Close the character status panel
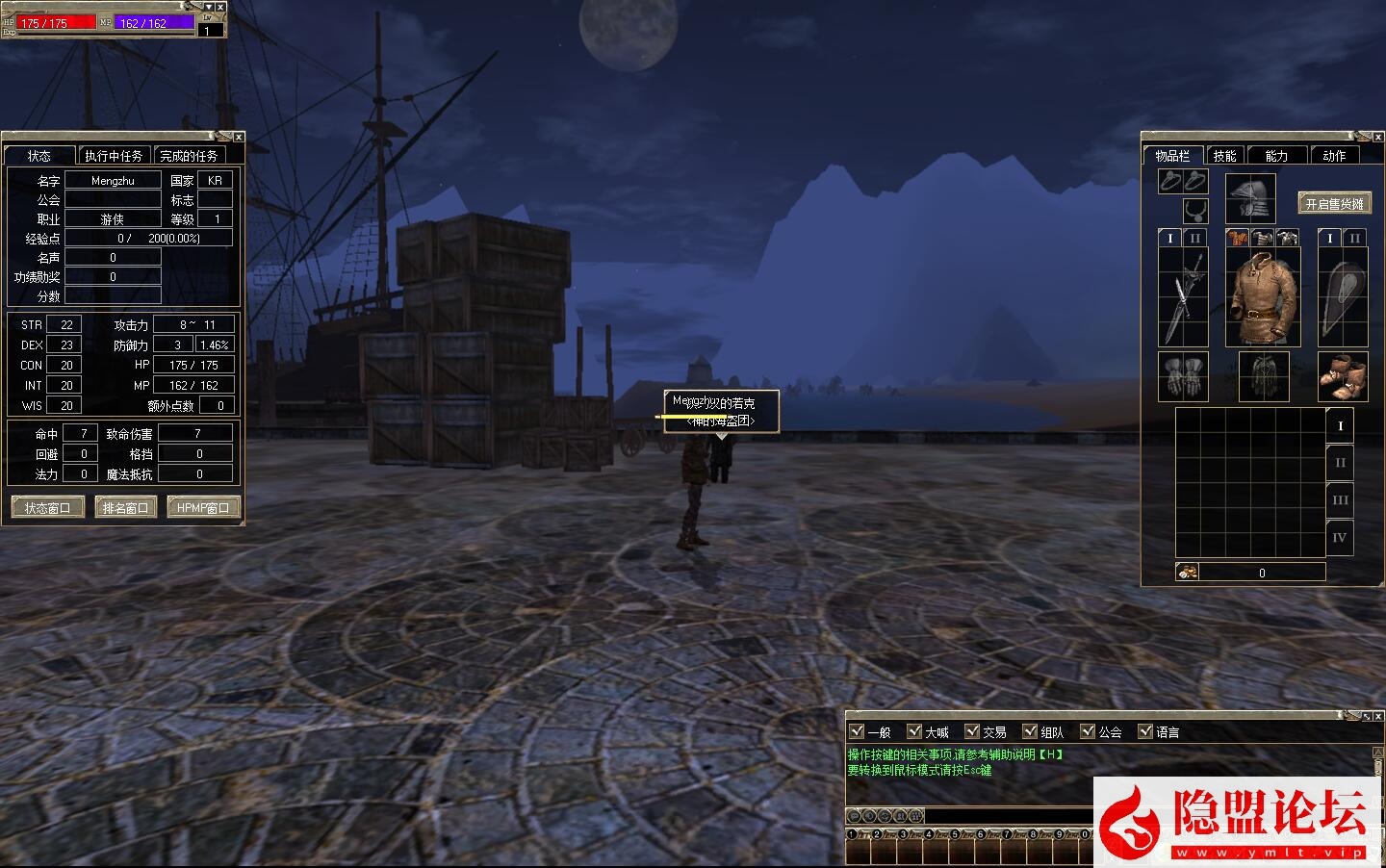1386x868 pixels. click(x=239, y=138)
